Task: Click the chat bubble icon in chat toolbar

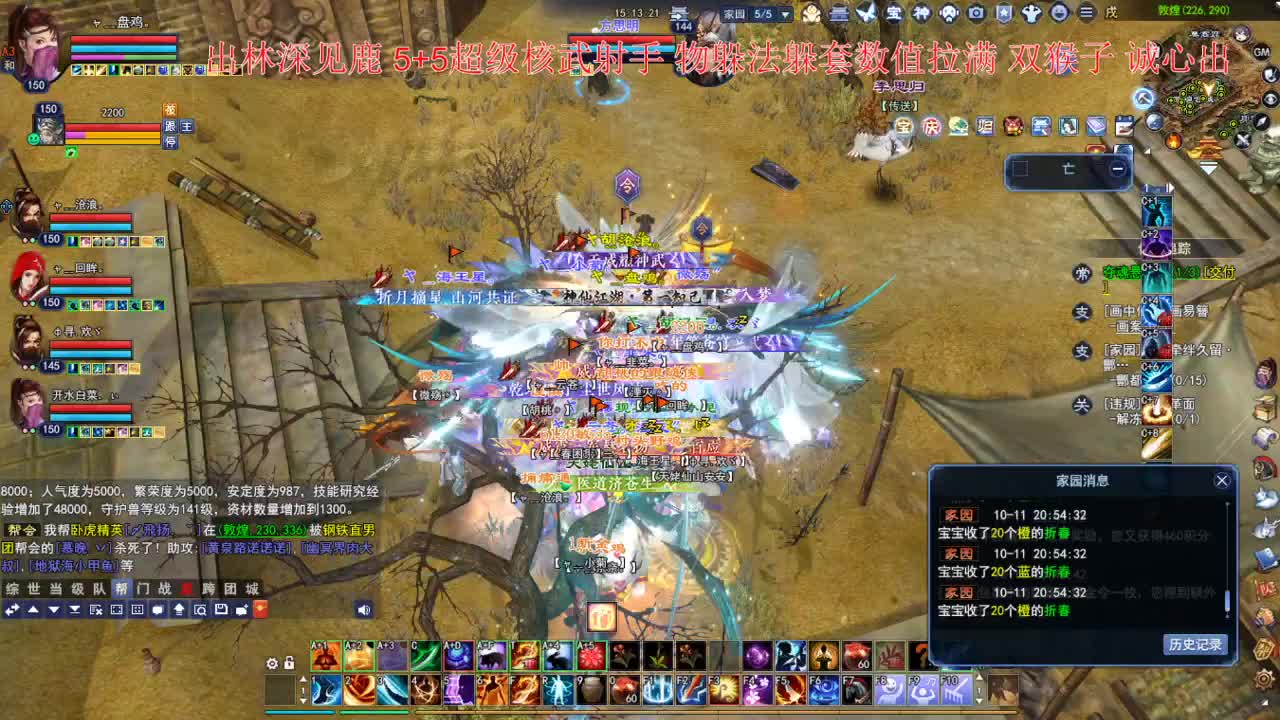Action: 157,609
